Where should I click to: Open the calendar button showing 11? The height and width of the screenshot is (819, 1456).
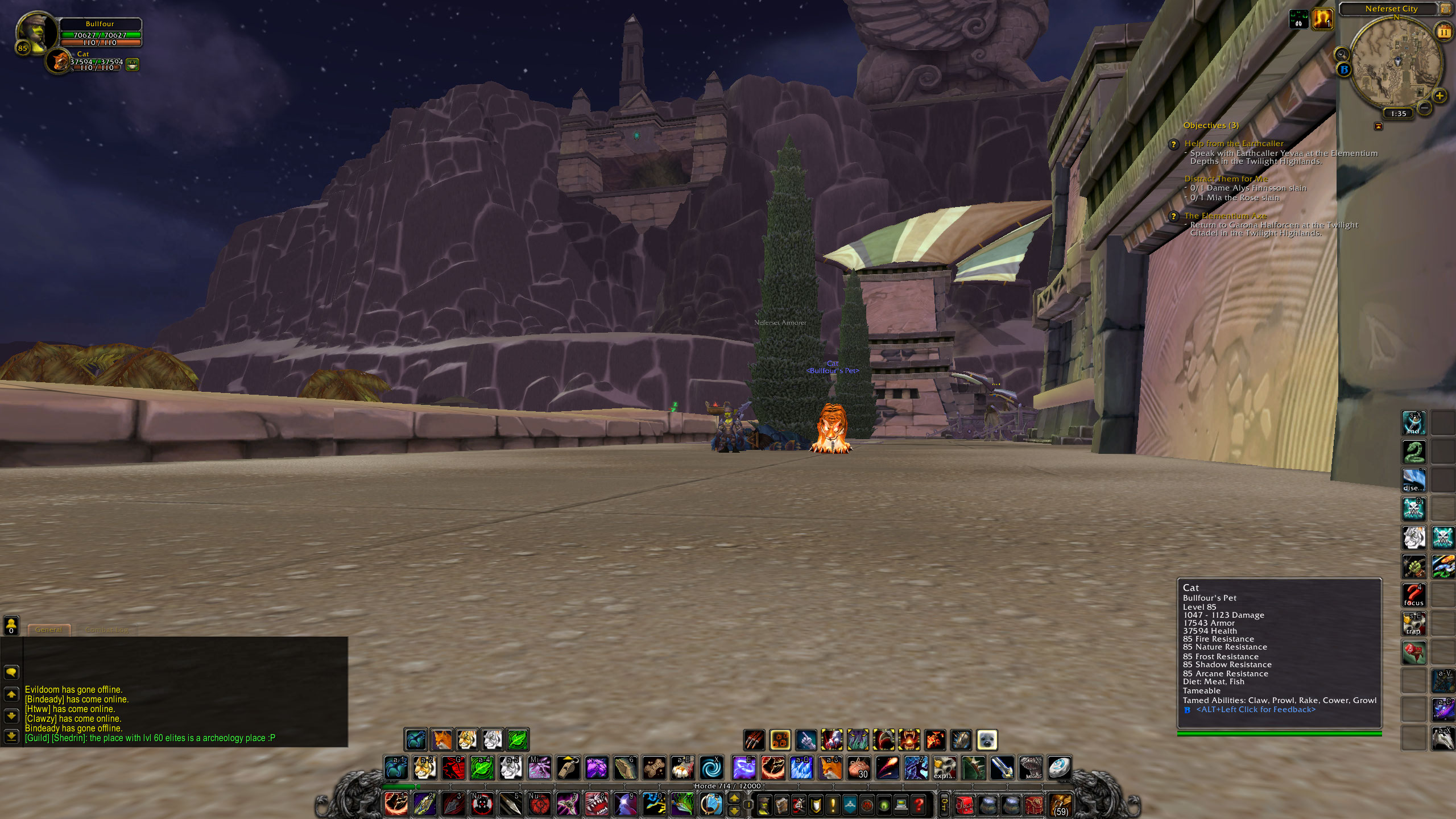click(x=1443, y=32)
